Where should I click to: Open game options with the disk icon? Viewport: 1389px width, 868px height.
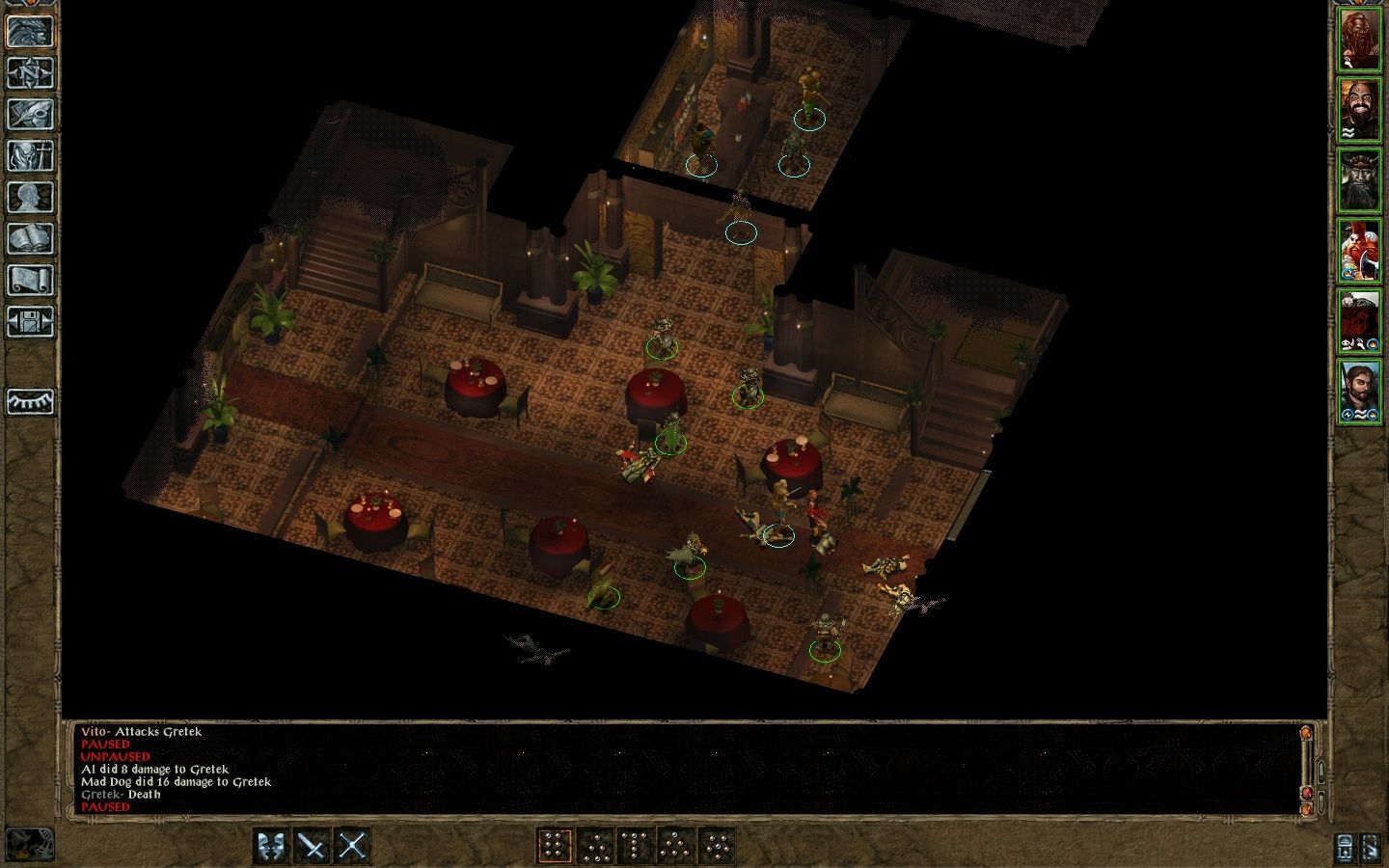click(31, 323)
